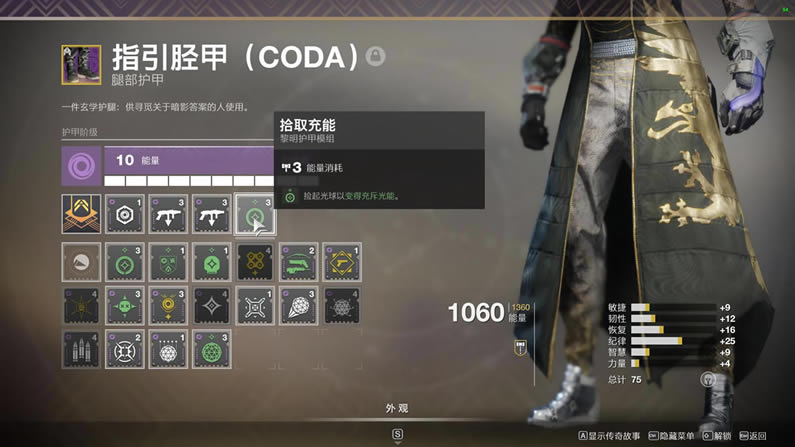Viewport: 795px width, 447px height.
Task: Select the hexagon nut mod socket
Action: [125, 214]
